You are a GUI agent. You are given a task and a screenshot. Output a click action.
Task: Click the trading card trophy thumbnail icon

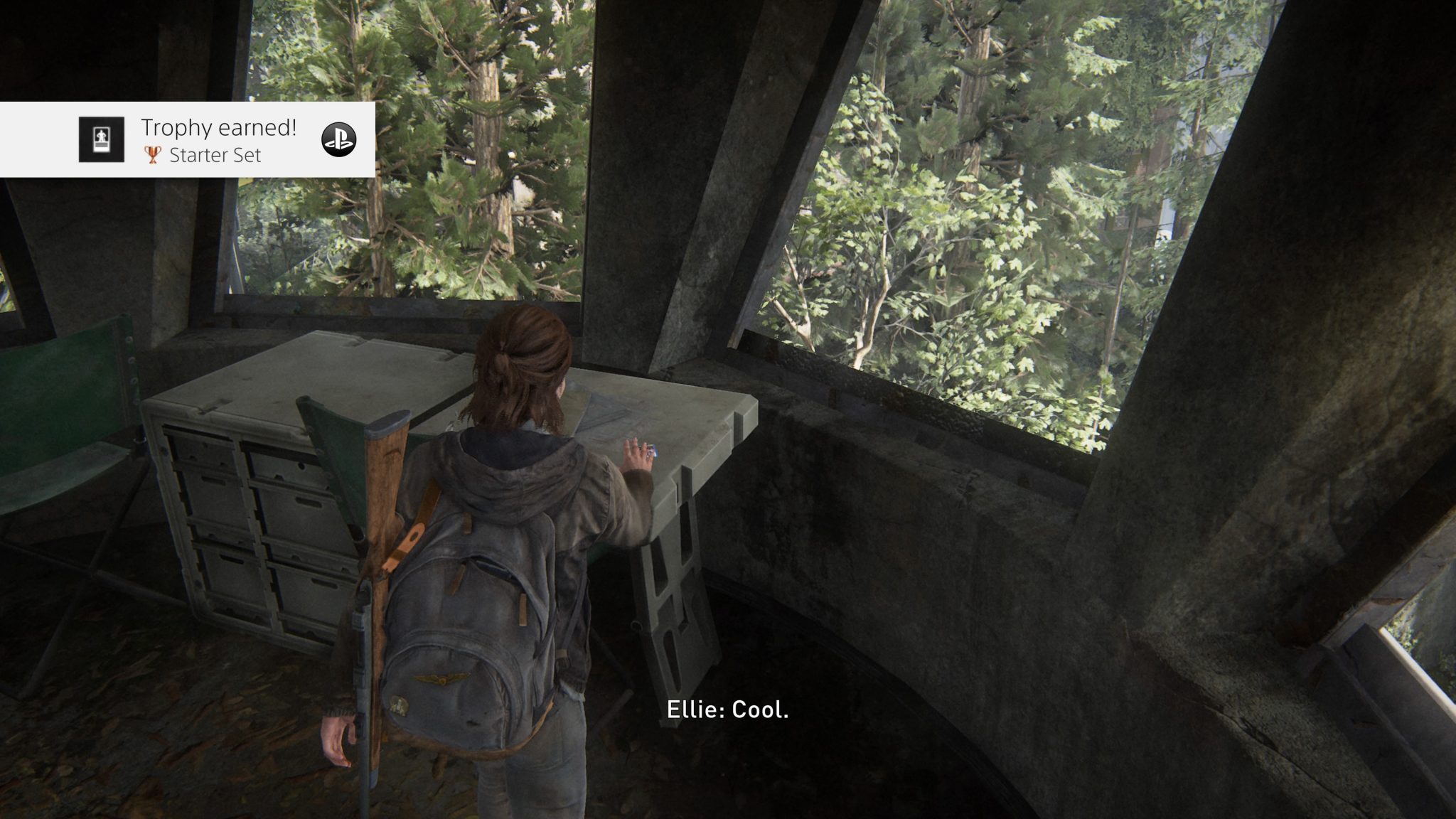click(101, 138)
